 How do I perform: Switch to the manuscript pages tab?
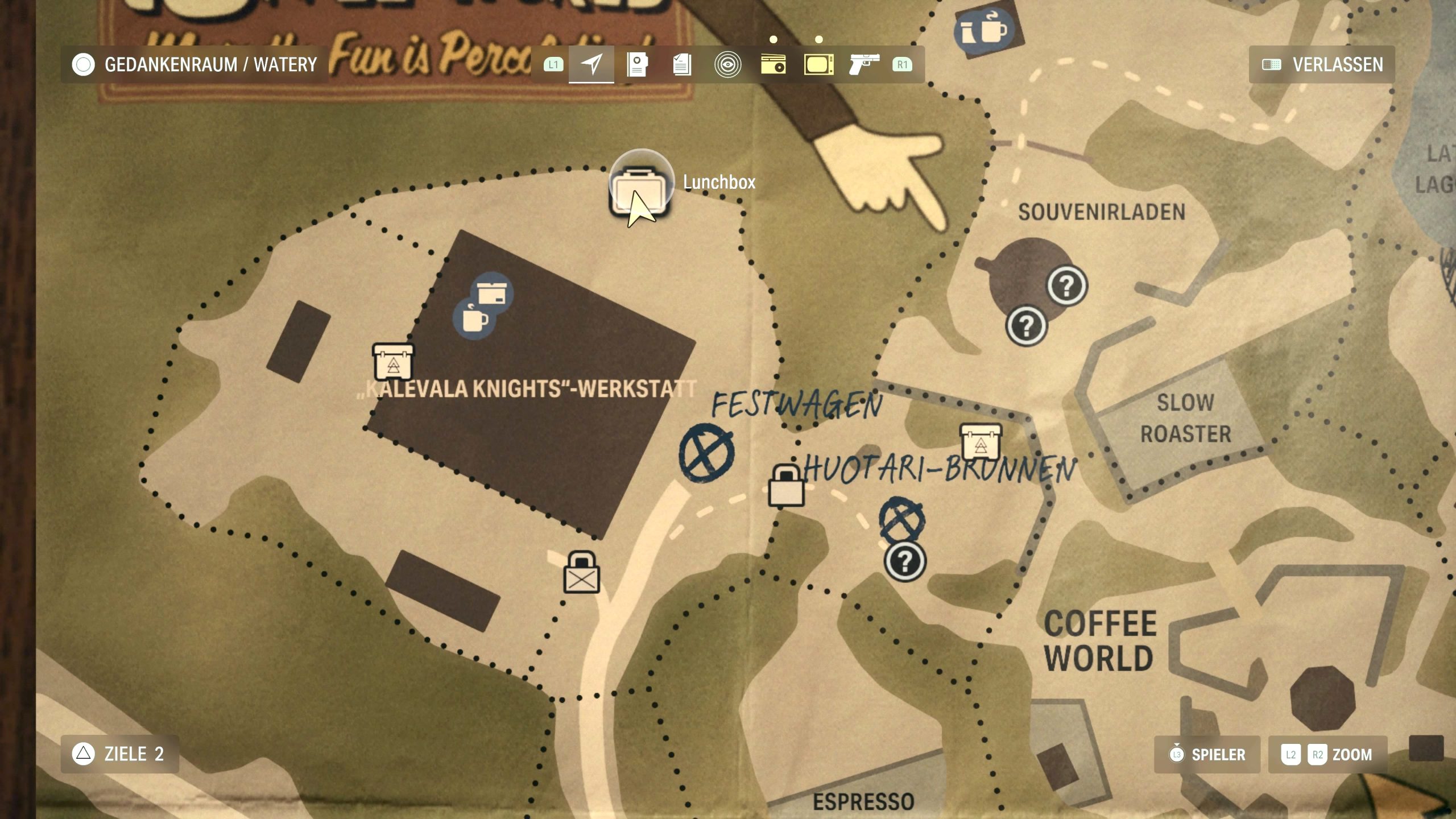(x=682, y=64)
